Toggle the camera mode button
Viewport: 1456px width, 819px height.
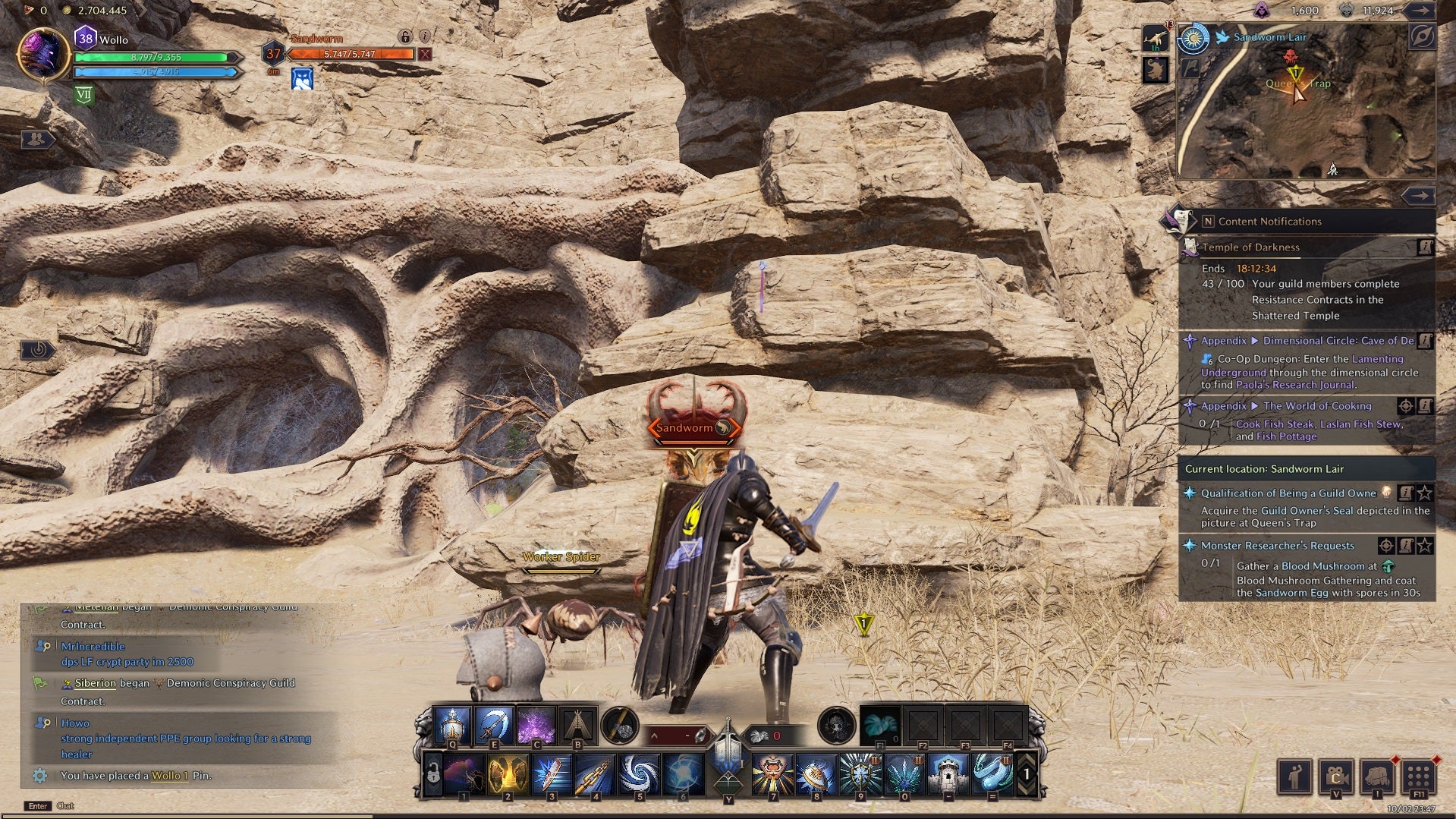[1335, 776]
